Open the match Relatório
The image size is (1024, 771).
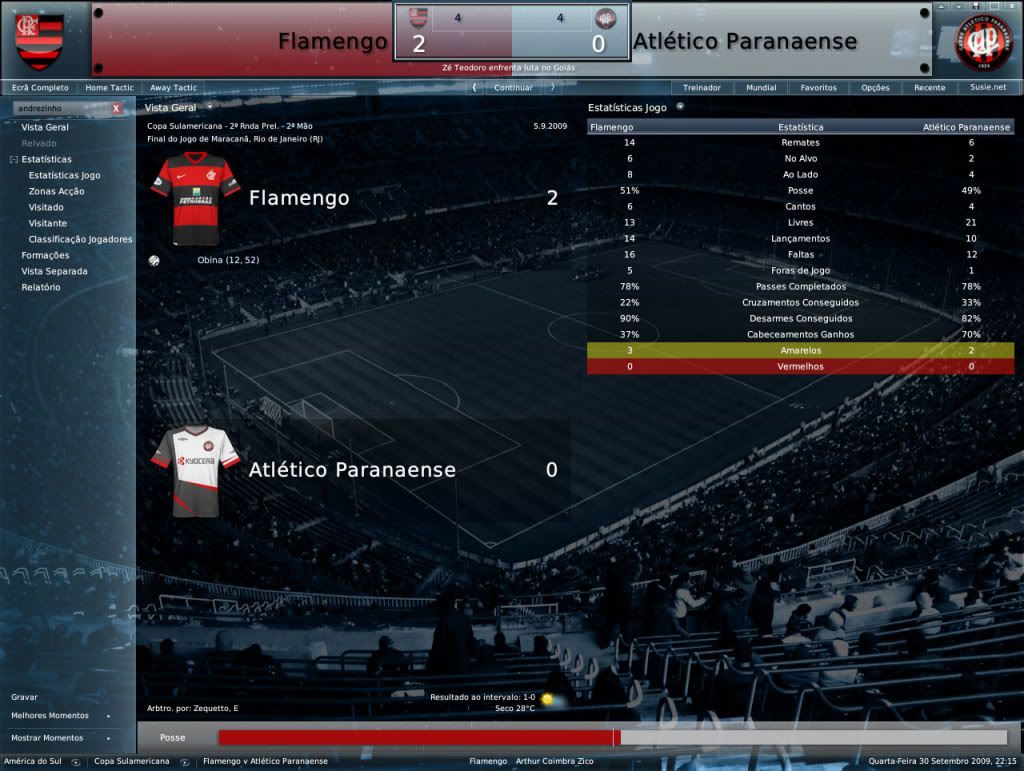coord(41,287)
